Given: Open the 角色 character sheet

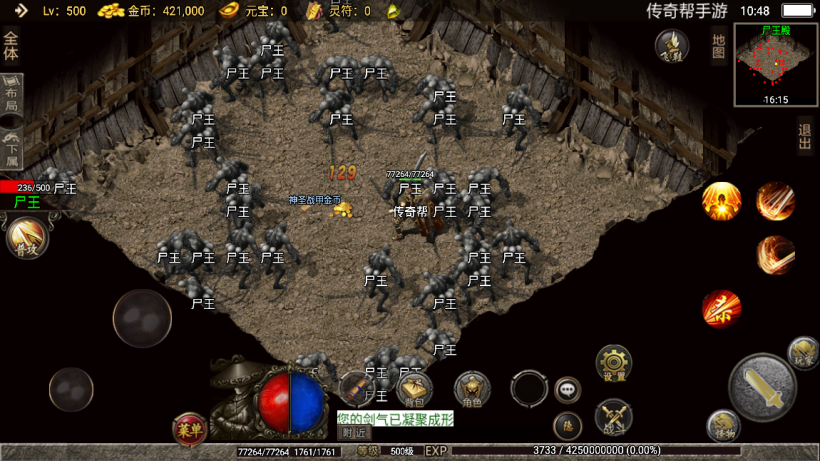Looking at the screenshot, I should click(471, 388).
